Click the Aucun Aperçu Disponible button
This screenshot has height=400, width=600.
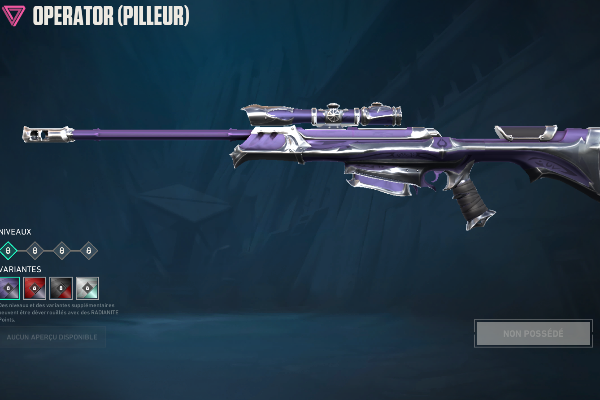(52, 337)
